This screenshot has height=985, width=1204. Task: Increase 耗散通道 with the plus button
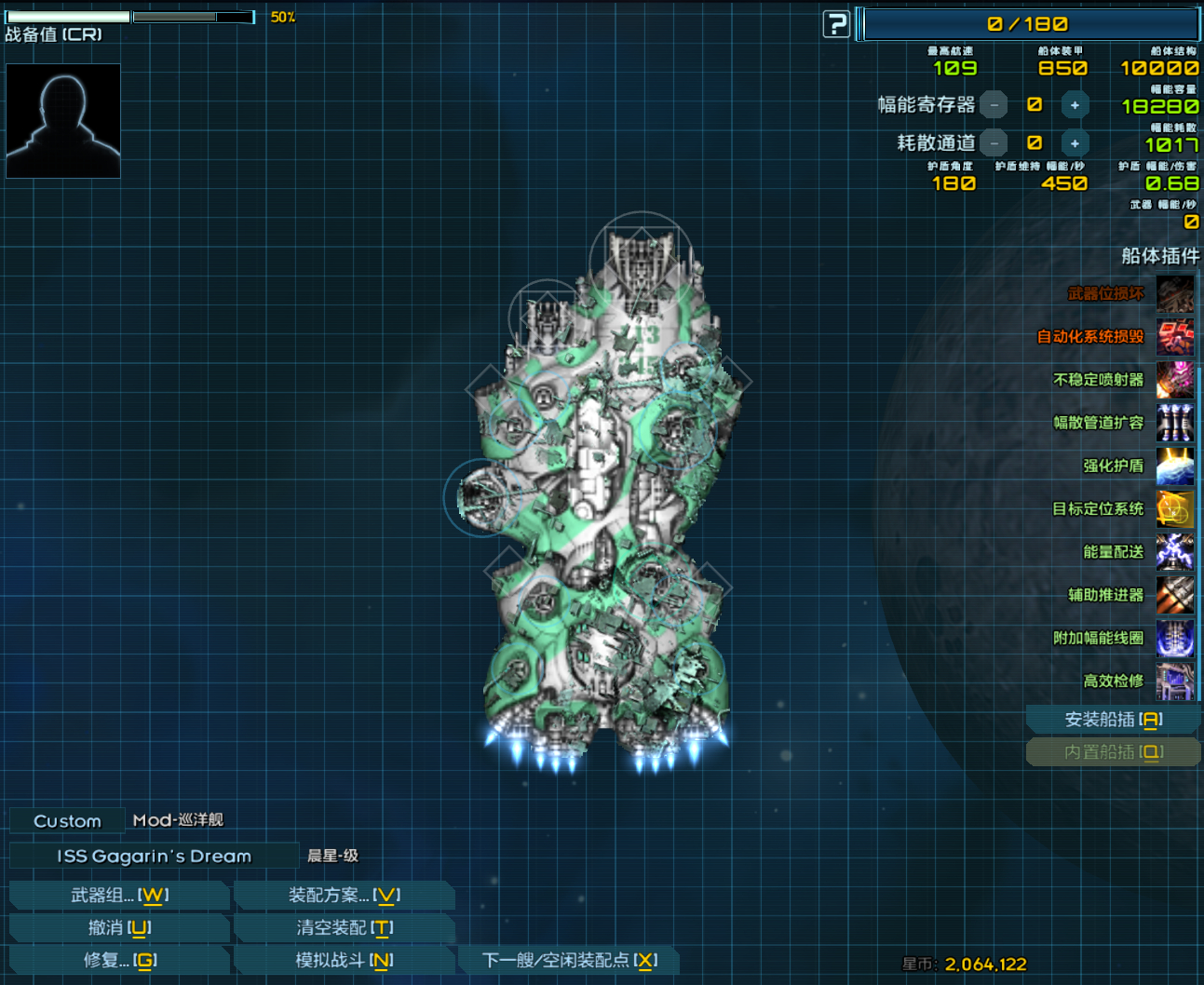pyautogui.click(x=1075, y=143)
